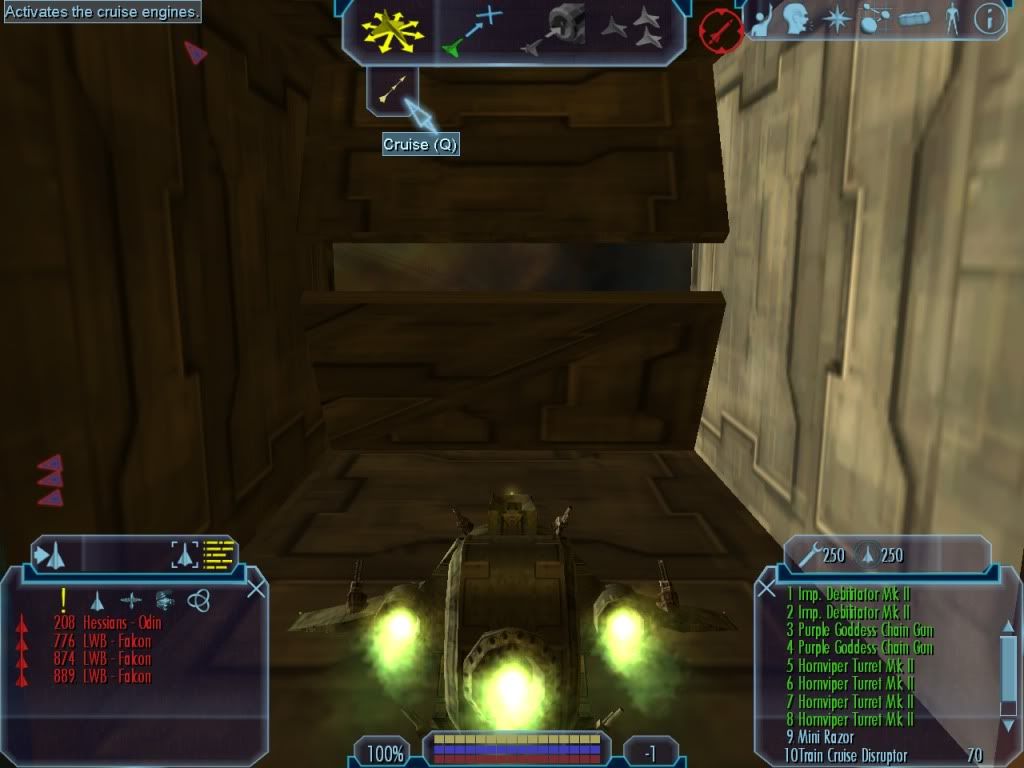Filter contacts with the yellow exclamation icon
This screenshot has height=768, width=1024.
click(x=64, y=599)
